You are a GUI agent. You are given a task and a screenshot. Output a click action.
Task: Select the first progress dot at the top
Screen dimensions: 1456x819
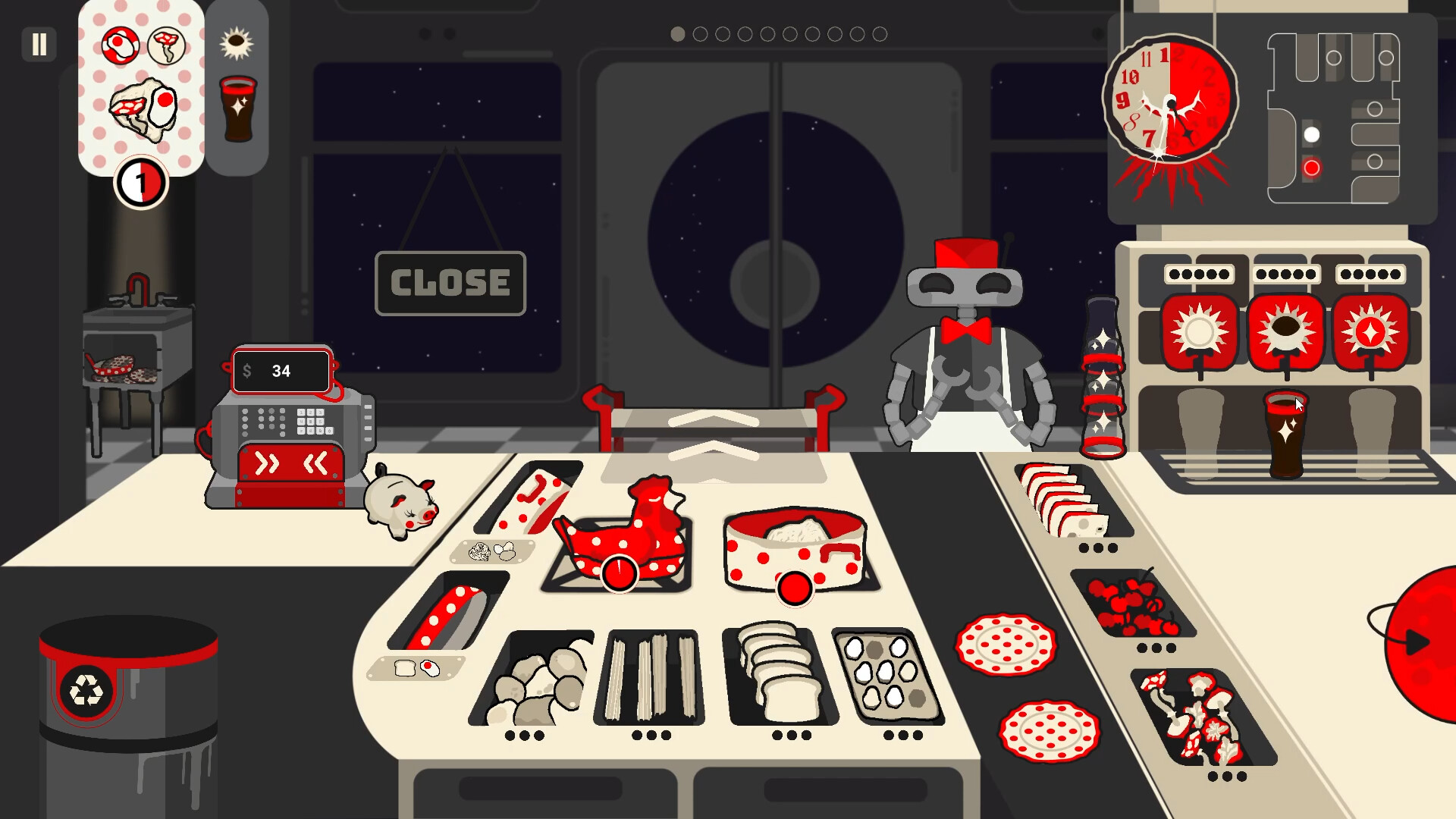677,33
